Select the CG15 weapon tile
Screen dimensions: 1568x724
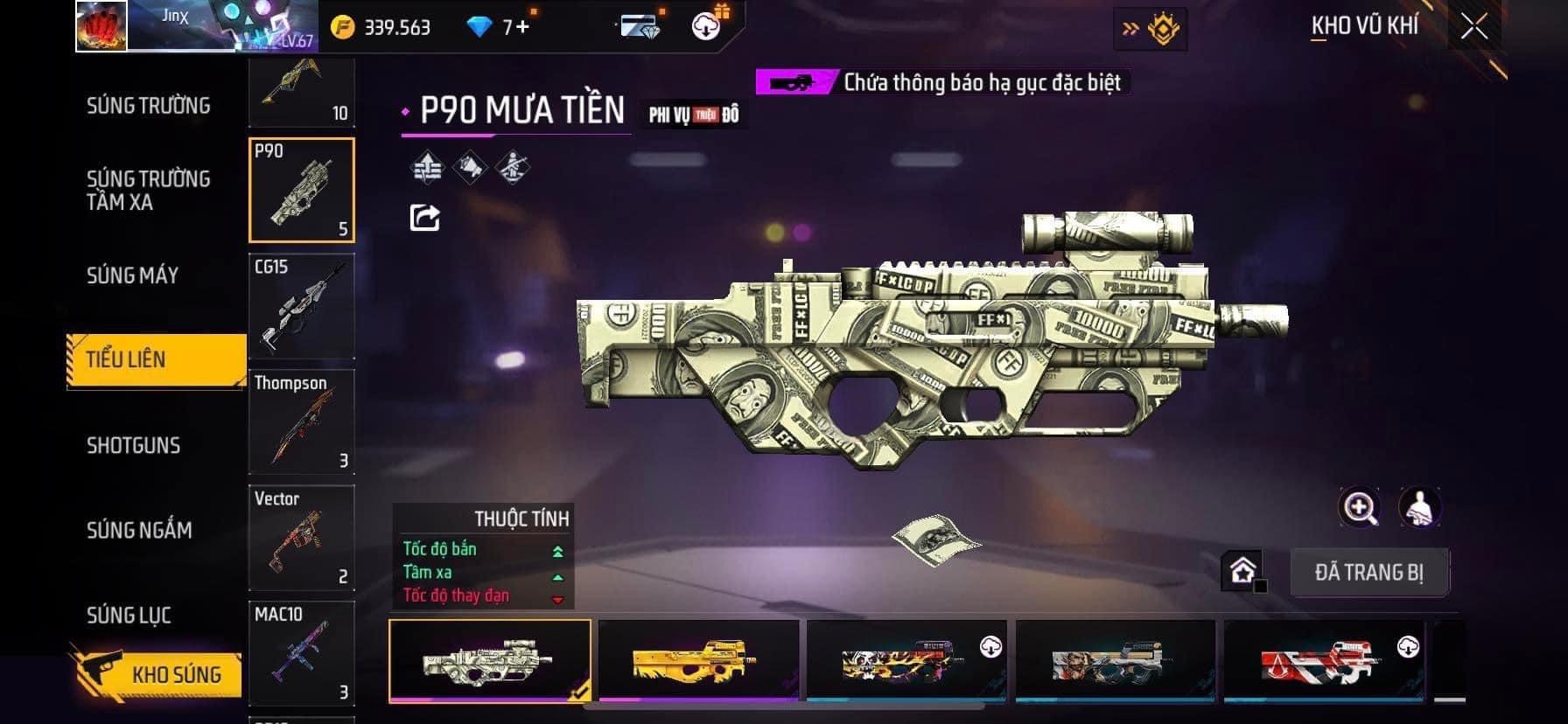[302, 306]
